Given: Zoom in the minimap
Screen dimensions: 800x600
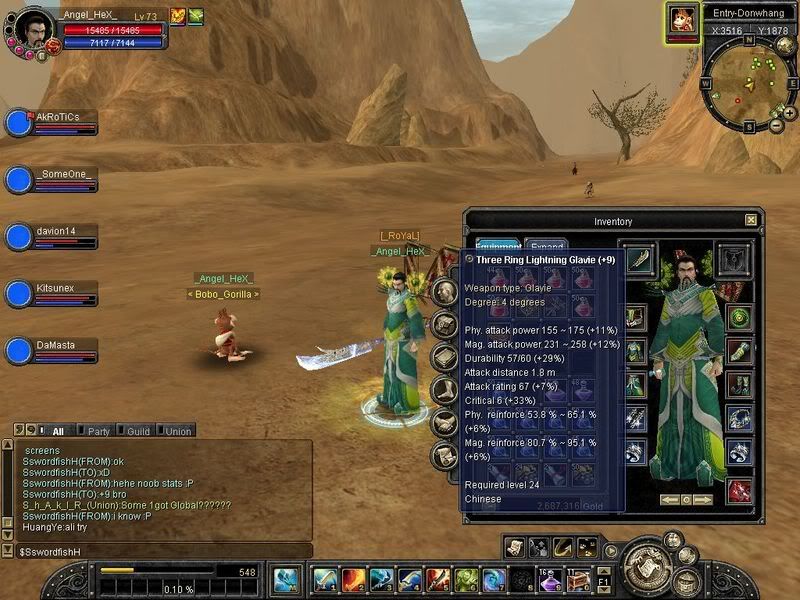Looking at the screenshot, I should [789, 113].
